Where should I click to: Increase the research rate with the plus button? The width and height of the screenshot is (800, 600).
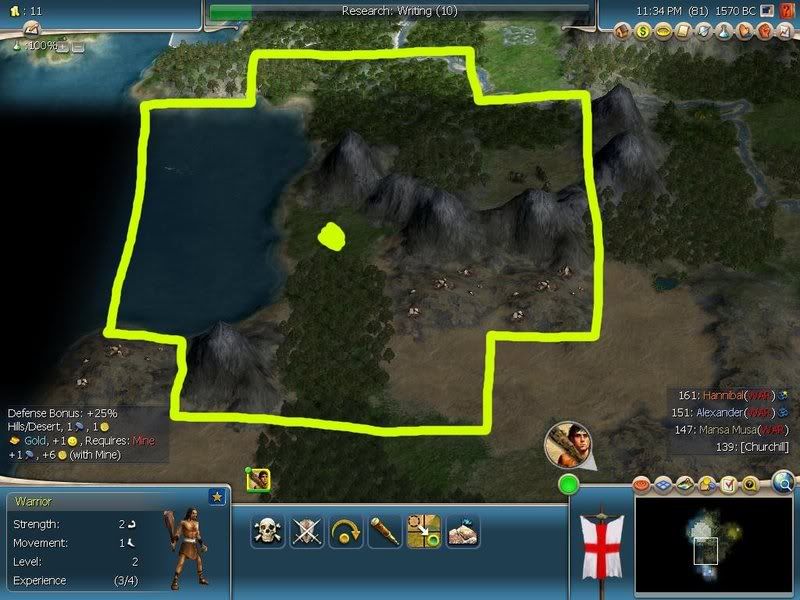click(63, 47)
